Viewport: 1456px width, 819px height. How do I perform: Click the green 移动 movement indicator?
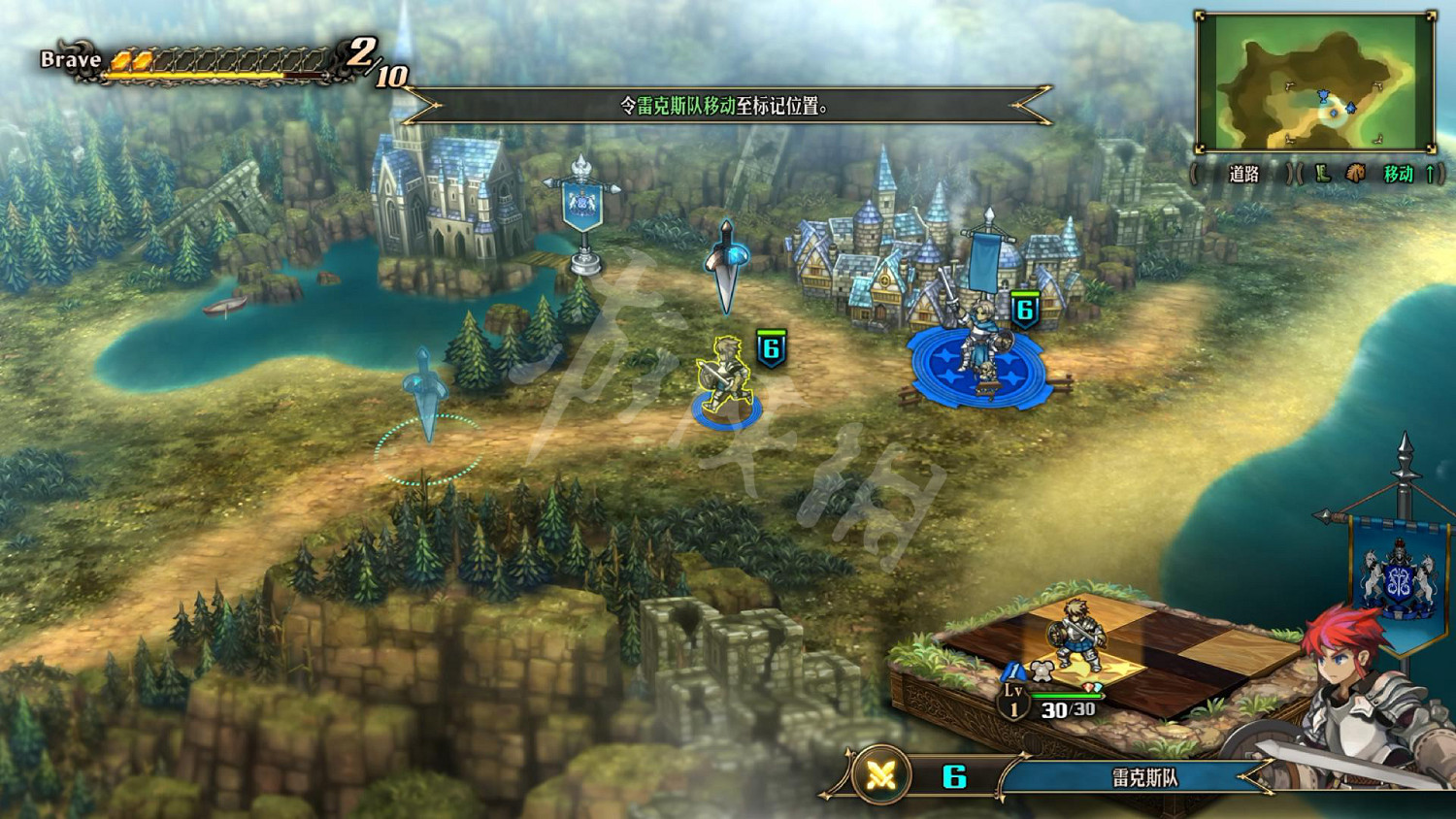(1399, 175)
